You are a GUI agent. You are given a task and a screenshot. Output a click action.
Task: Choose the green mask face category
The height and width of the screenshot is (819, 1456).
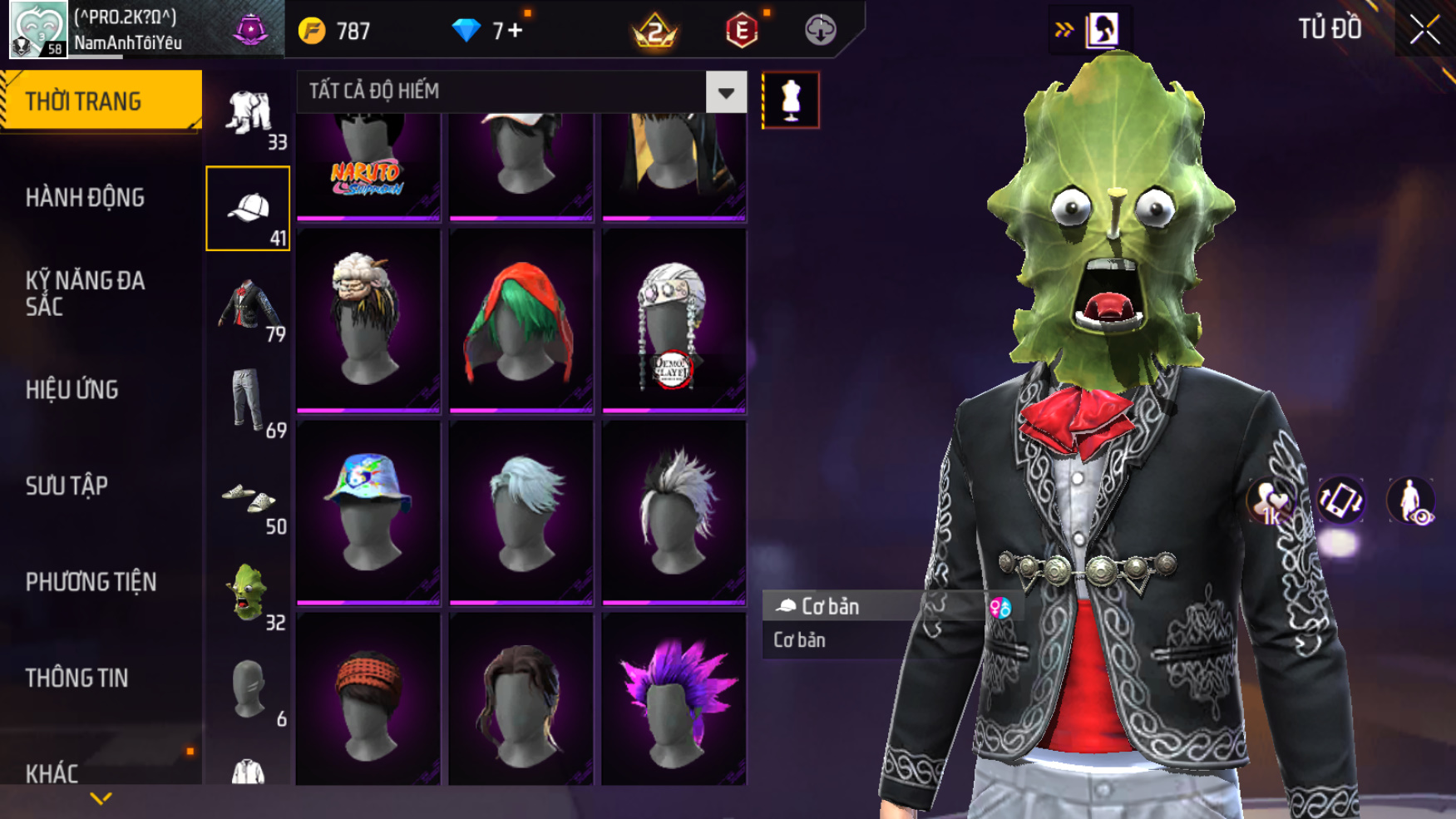(x=248, y=594)
